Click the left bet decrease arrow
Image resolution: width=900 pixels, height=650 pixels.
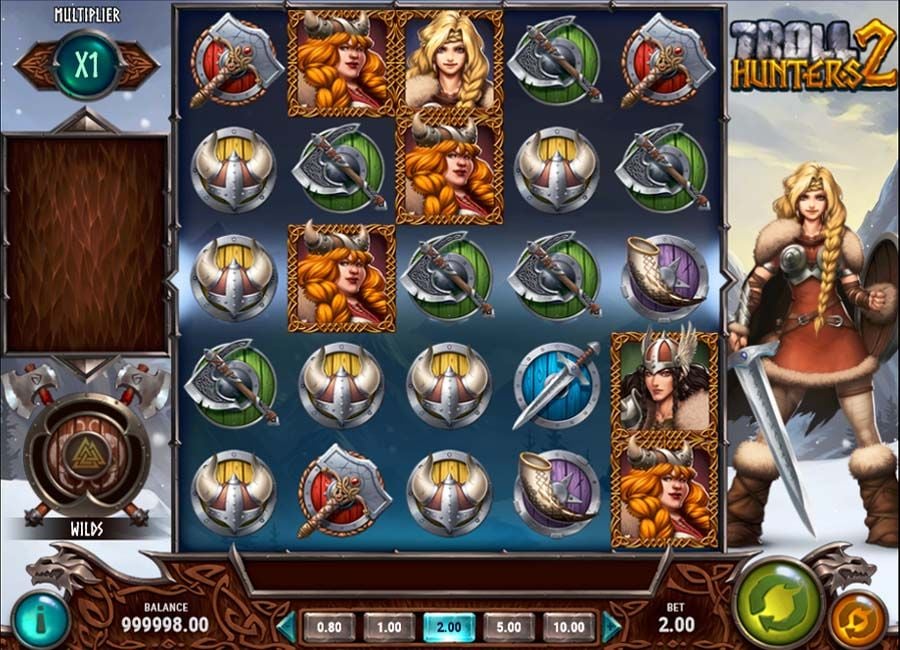tap(287, 627)
